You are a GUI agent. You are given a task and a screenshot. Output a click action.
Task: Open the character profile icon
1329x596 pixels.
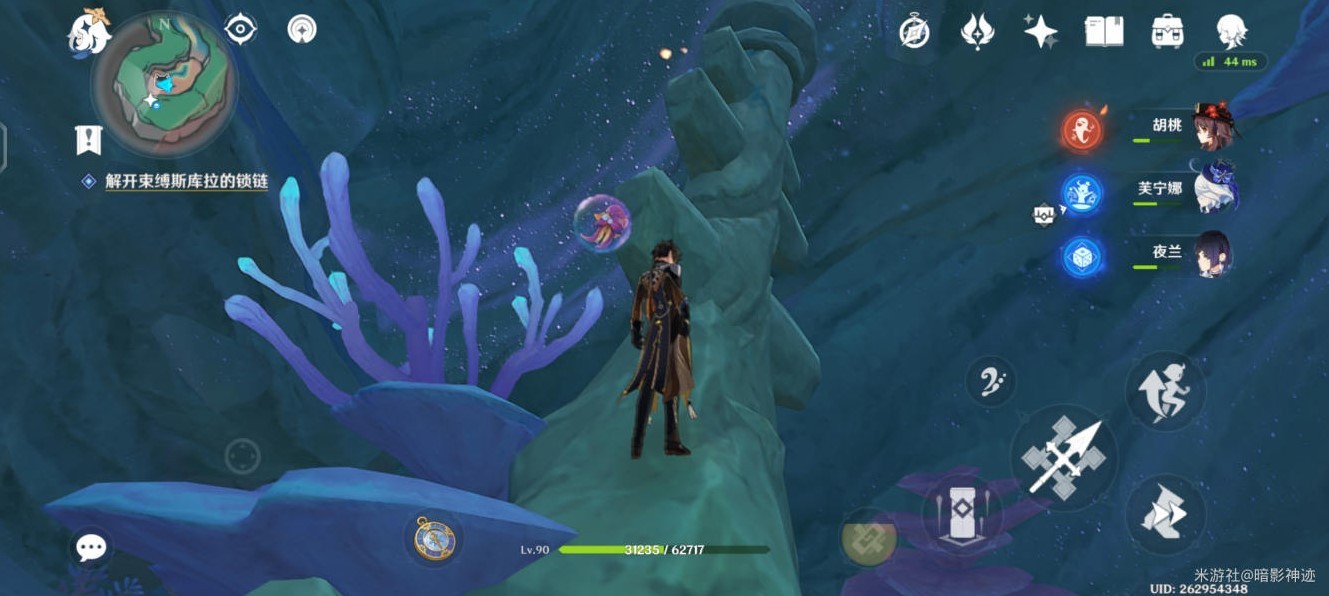click(1230, 32)
